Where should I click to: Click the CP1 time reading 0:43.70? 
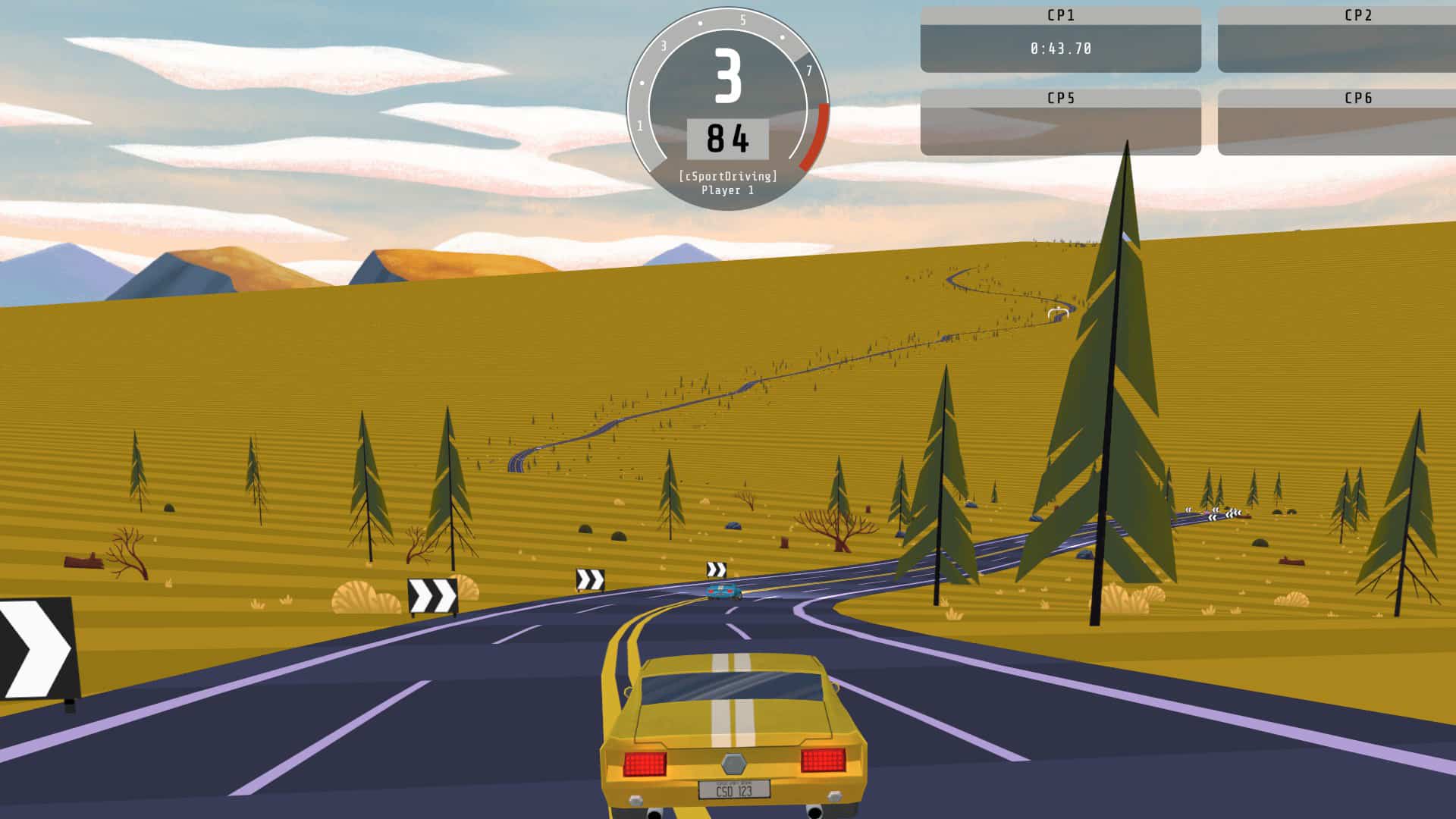click(x=1059, y=48)
